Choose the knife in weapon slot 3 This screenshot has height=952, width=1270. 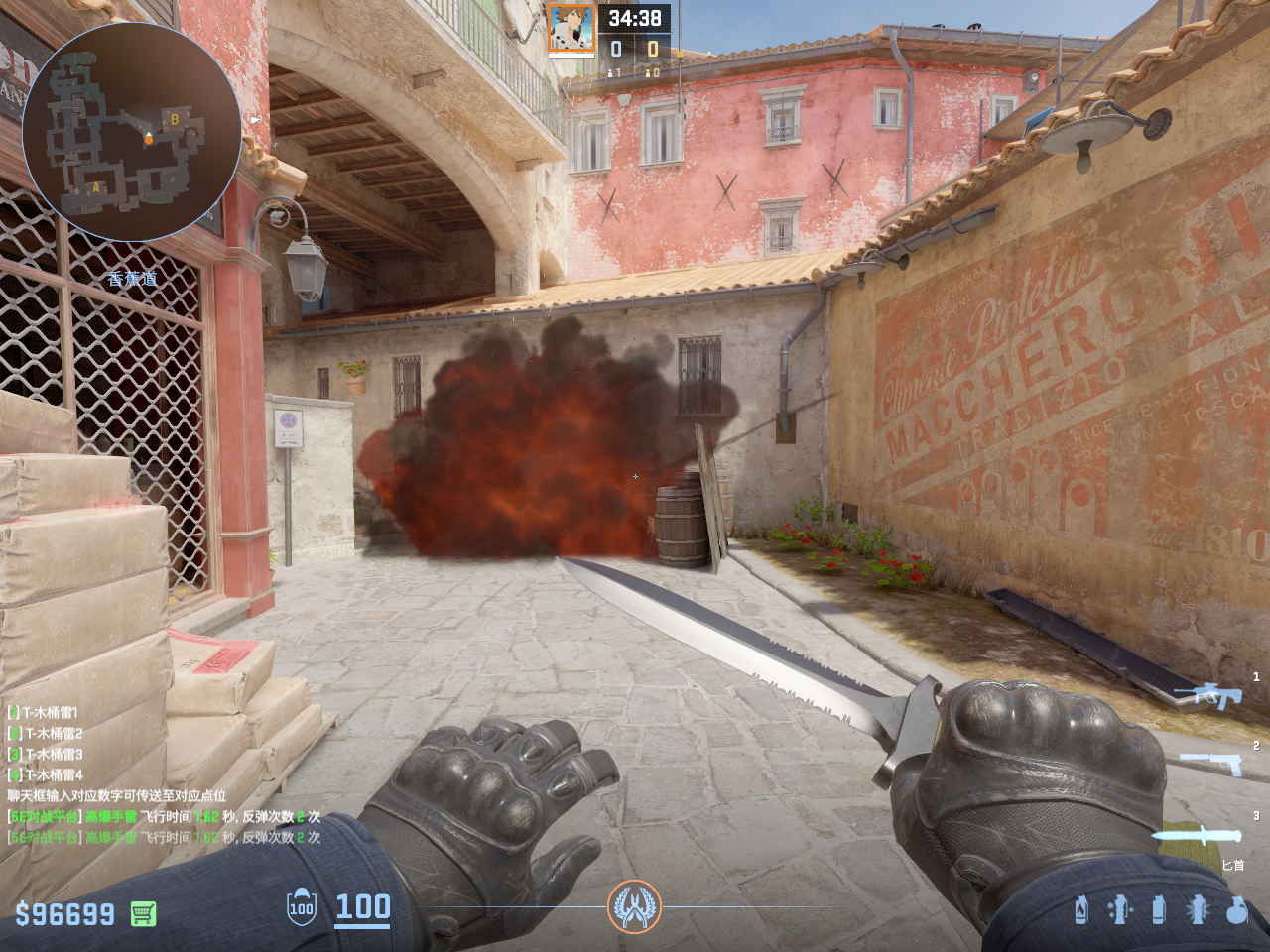[x=1197, y=836]
